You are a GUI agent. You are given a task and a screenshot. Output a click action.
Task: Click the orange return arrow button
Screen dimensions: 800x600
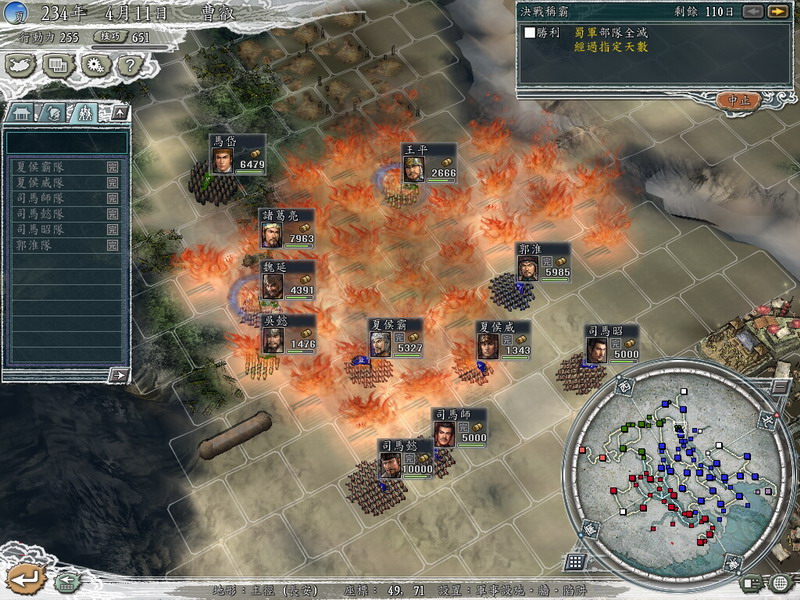[x=24, y=578]
